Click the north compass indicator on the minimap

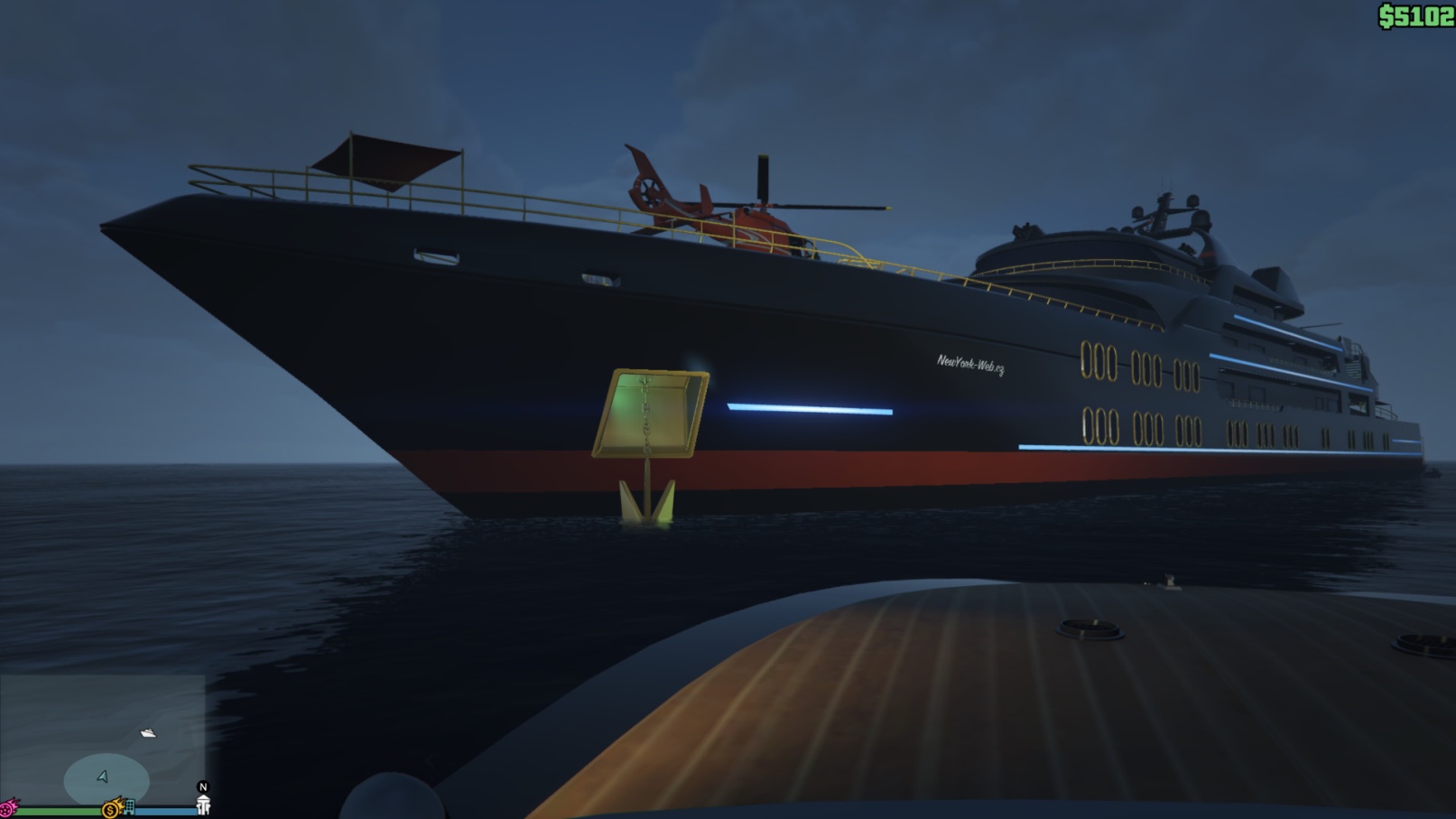(203, 787)
